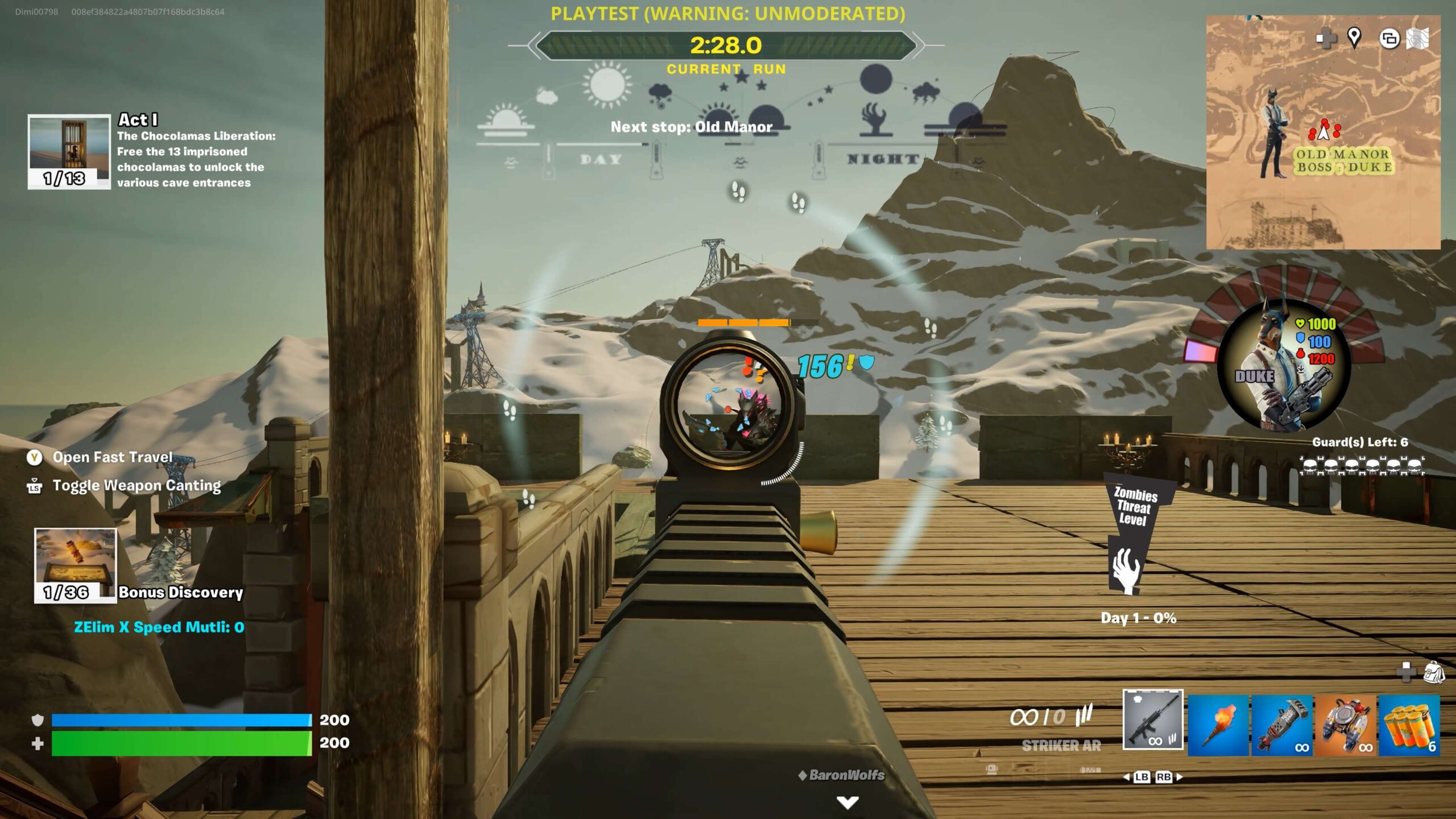Click the map pin marker icon
This screenshot has height=819, width=1456.
1354,38
